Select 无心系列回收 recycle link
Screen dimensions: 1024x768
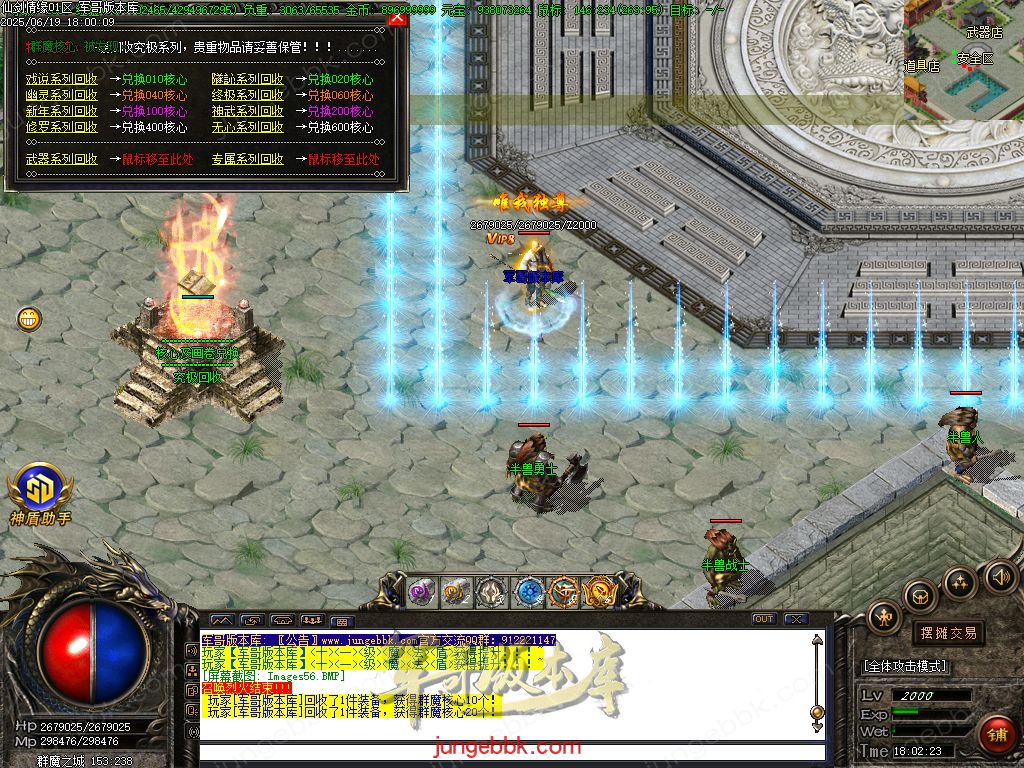click(247, 127)
